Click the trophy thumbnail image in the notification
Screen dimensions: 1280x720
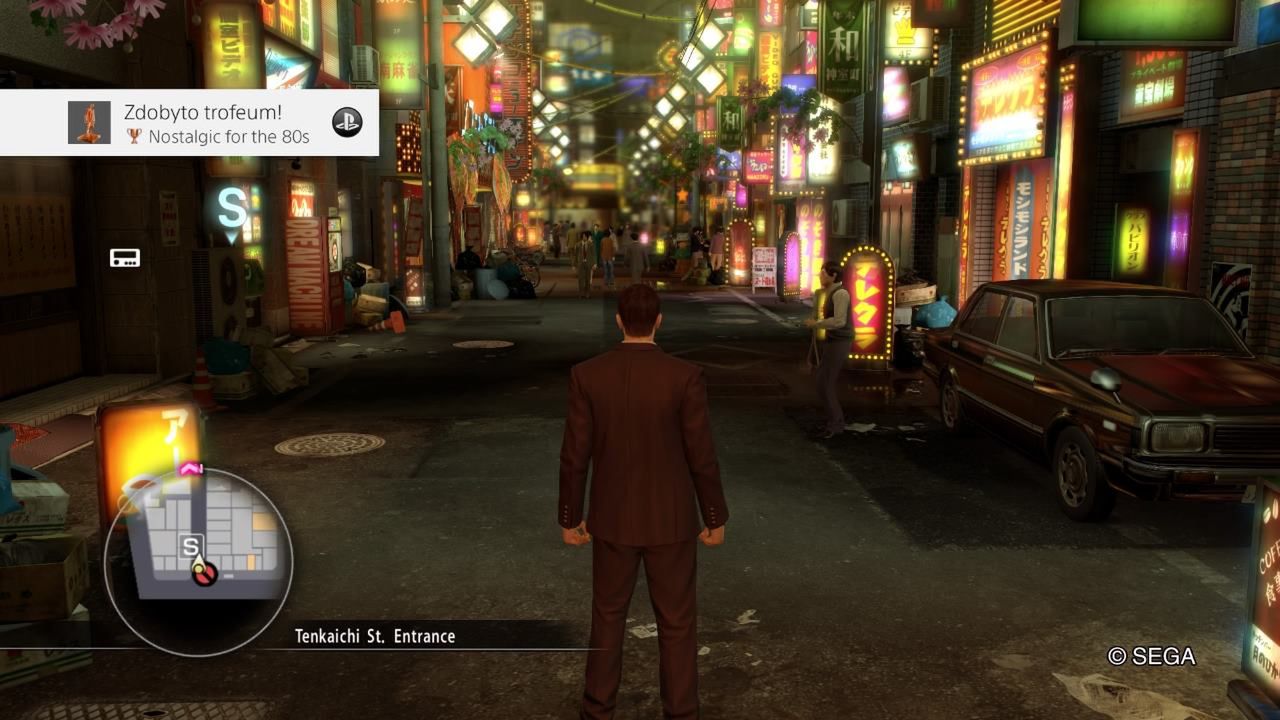coord(89,123)
